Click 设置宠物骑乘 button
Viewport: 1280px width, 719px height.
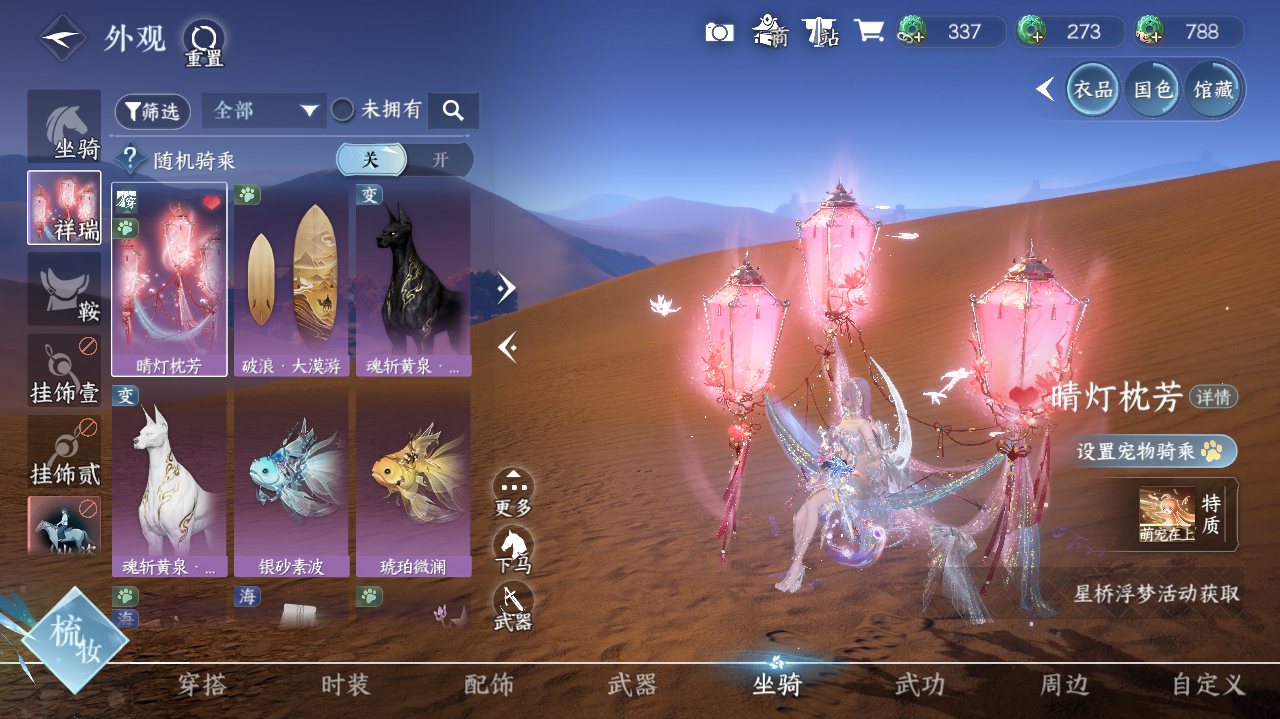[1156, 451]
